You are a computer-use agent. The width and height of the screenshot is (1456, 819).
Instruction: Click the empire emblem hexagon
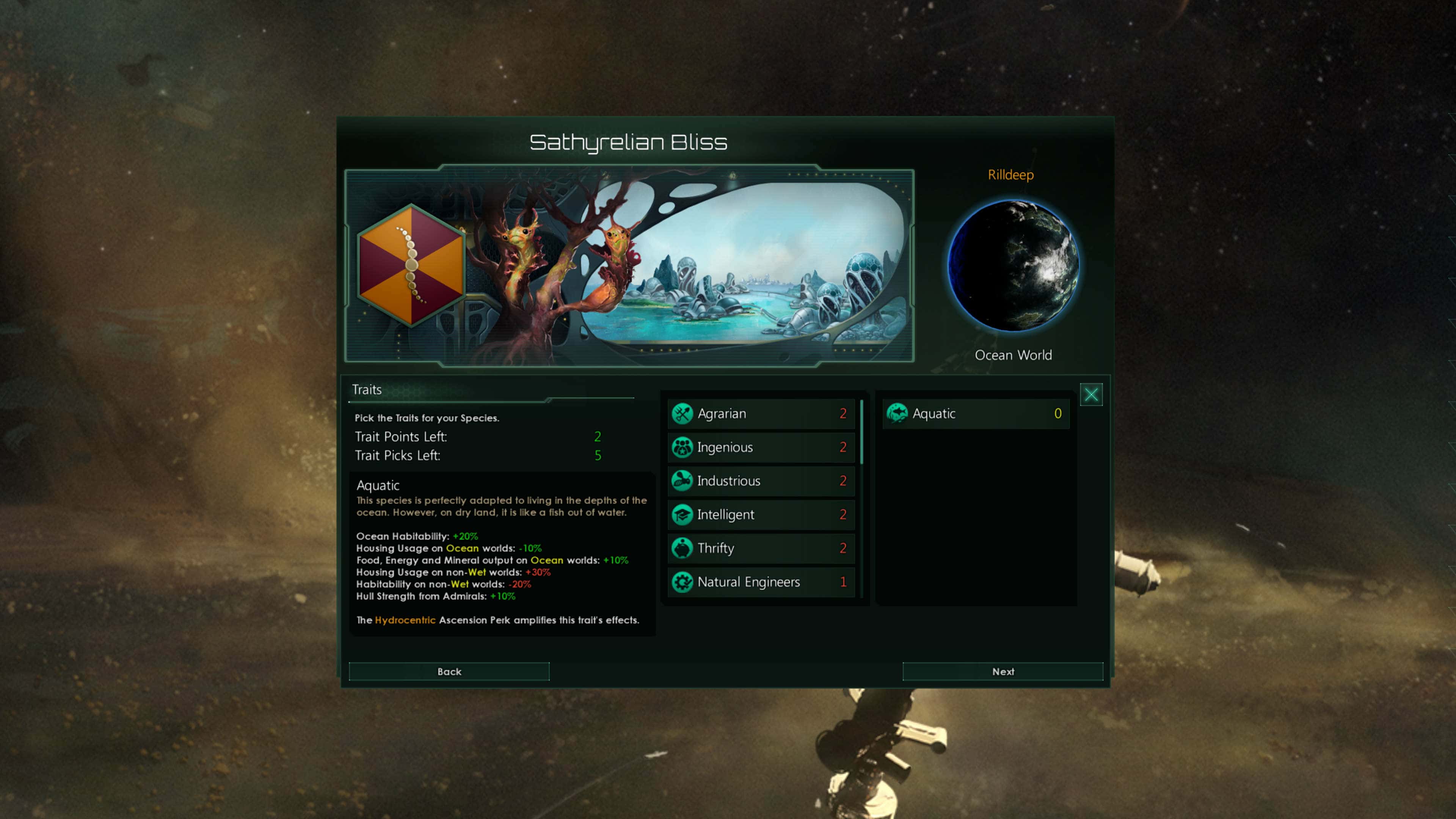coord(412,265)
